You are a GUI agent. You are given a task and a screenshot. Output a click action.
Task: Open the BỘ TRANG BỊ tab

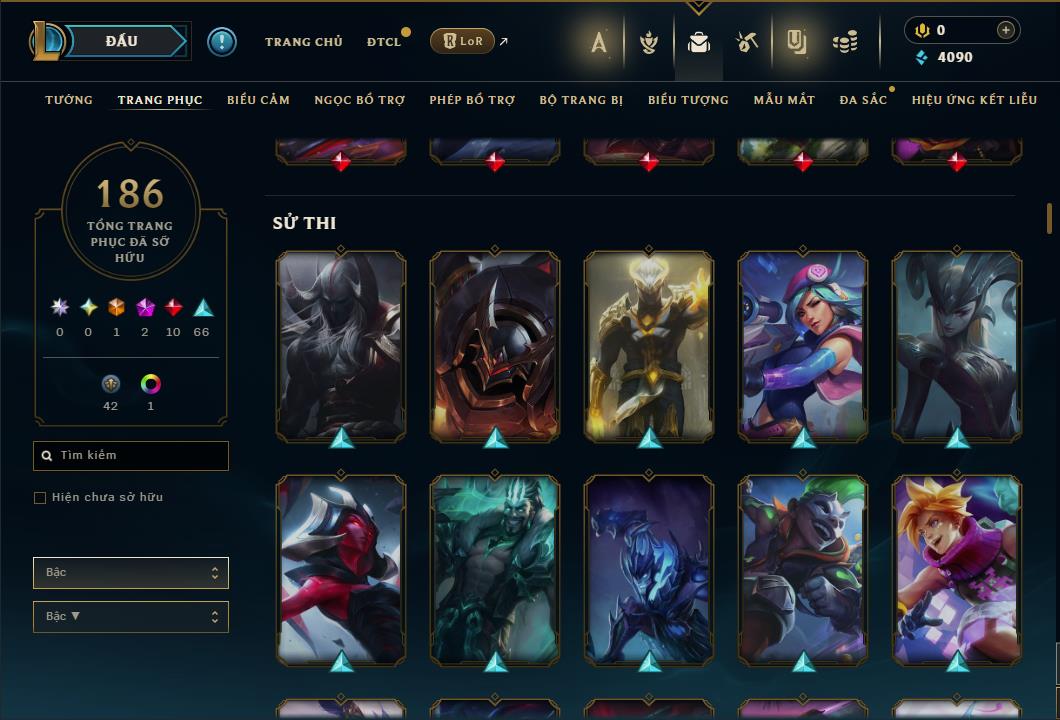click(x=581, y=100)
